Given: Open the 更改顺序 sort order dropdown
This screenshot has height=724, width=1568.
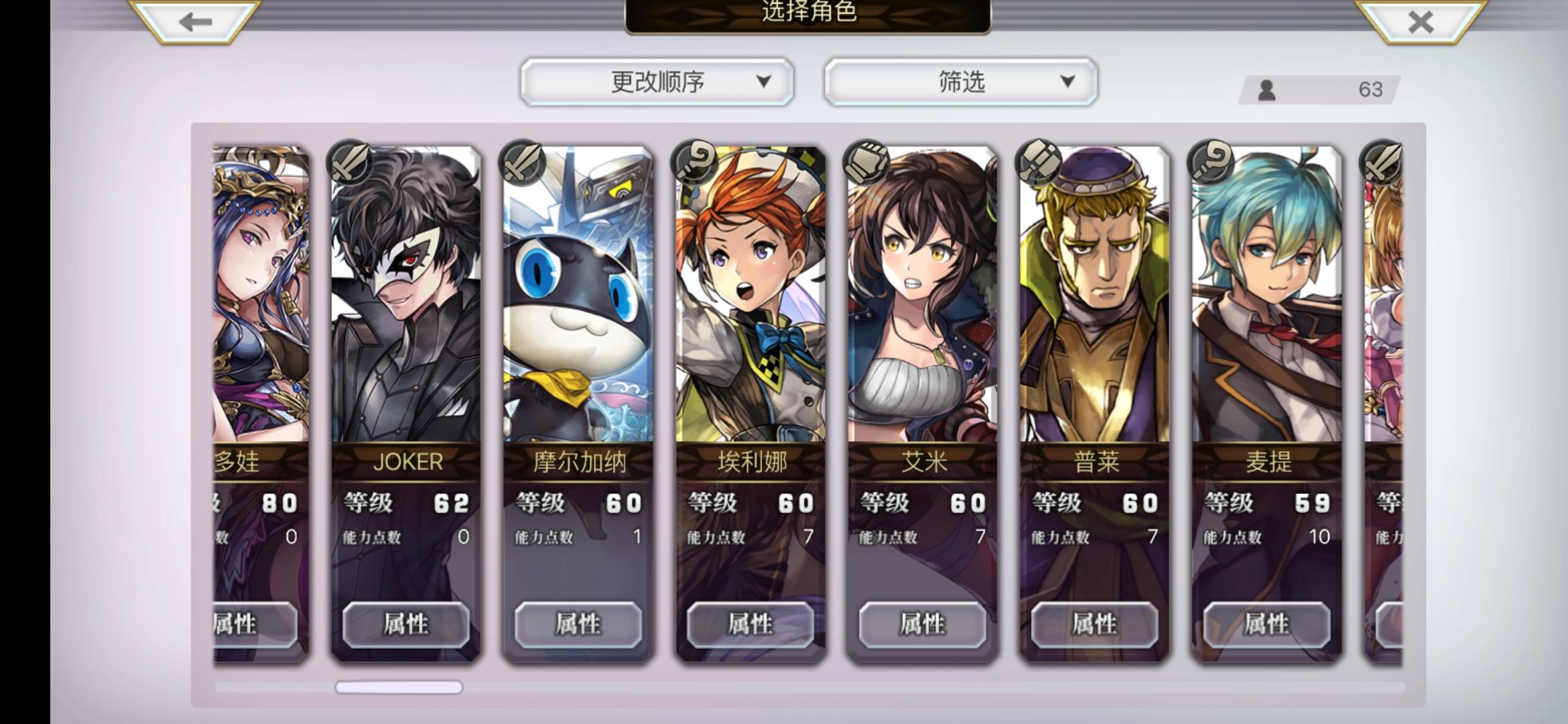Looking at the screenshot, I should tap(658, 80).
